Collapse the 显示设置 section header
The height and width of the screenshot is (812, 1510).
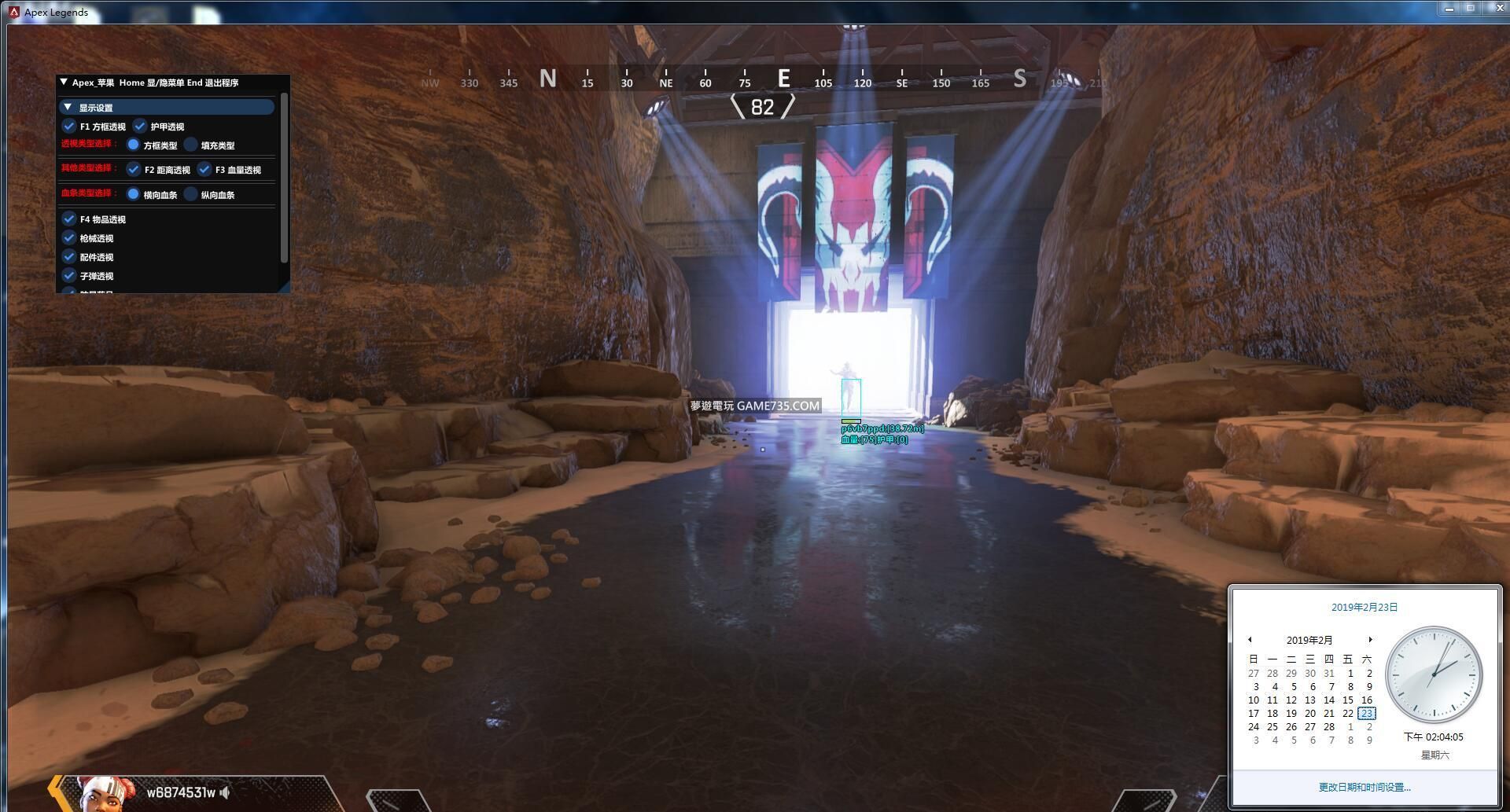(68, 108)
